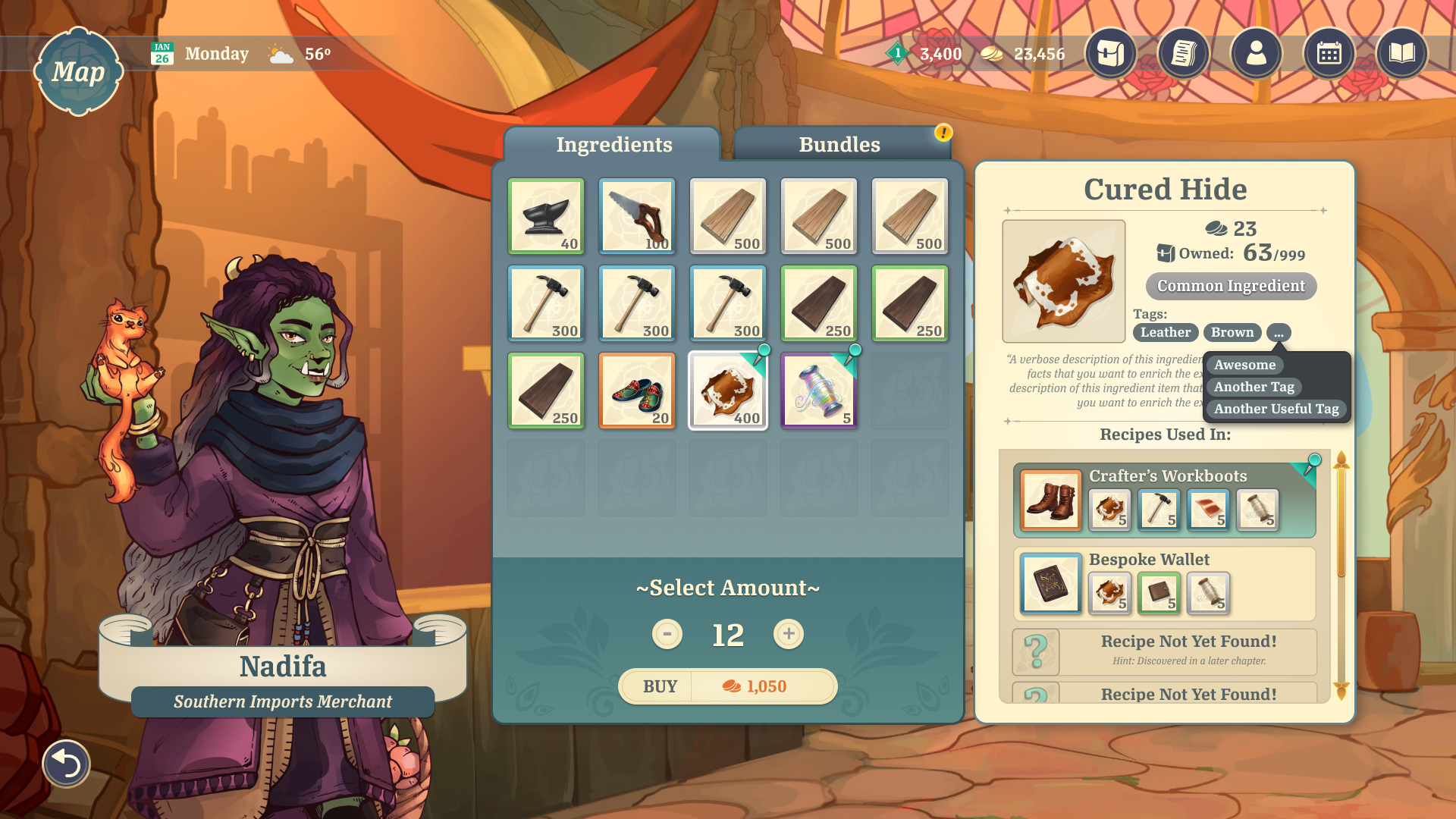The height and width of the screenshot is (819, 1456).
Task: Go back with the return arrow
Action: pos(66,764)
